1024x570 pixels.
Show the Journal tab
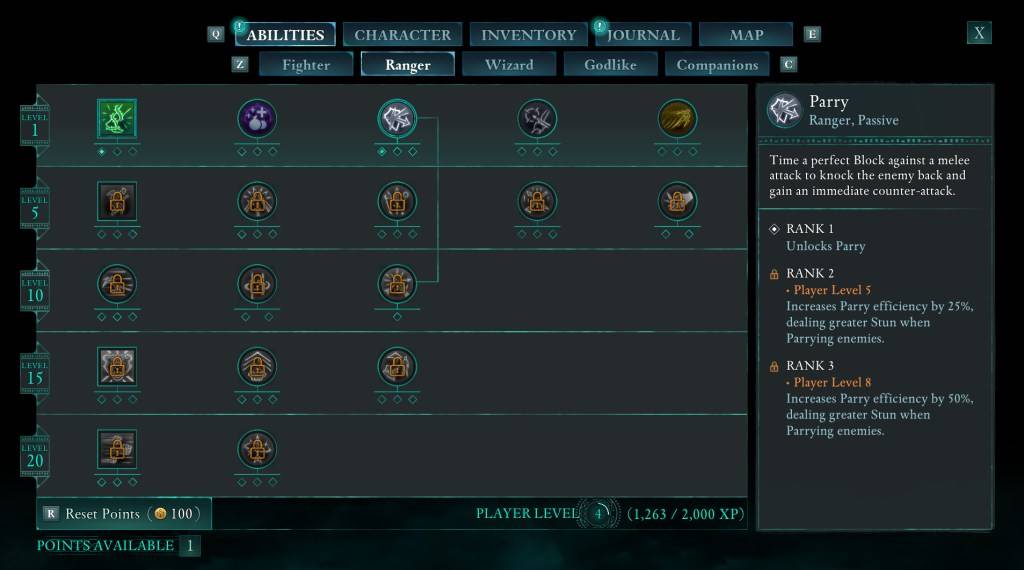pyautogui.click(x=644, y=35)
